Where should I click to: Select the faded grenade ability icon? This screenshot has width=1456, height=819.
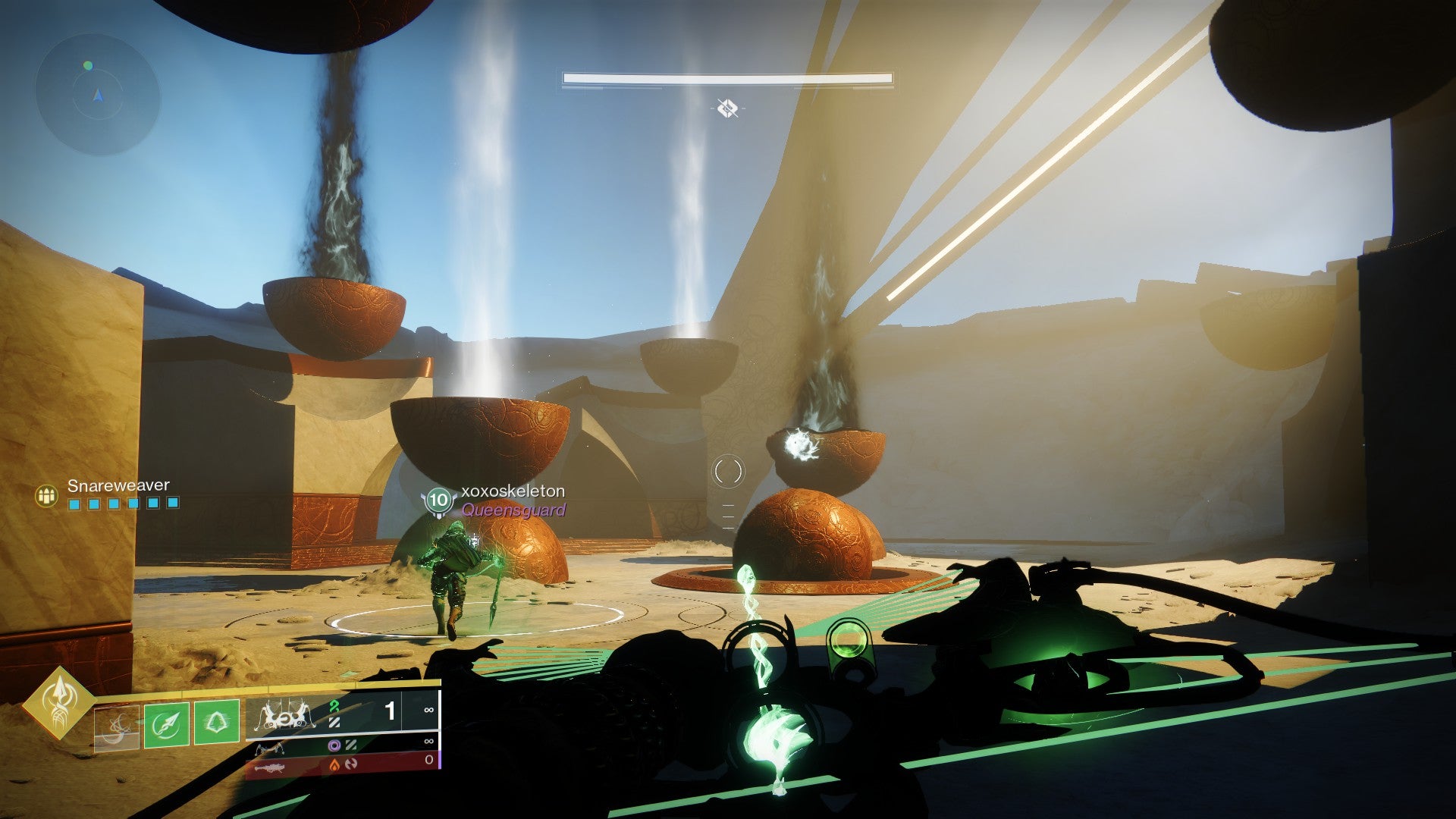click(x=117, y=726)
